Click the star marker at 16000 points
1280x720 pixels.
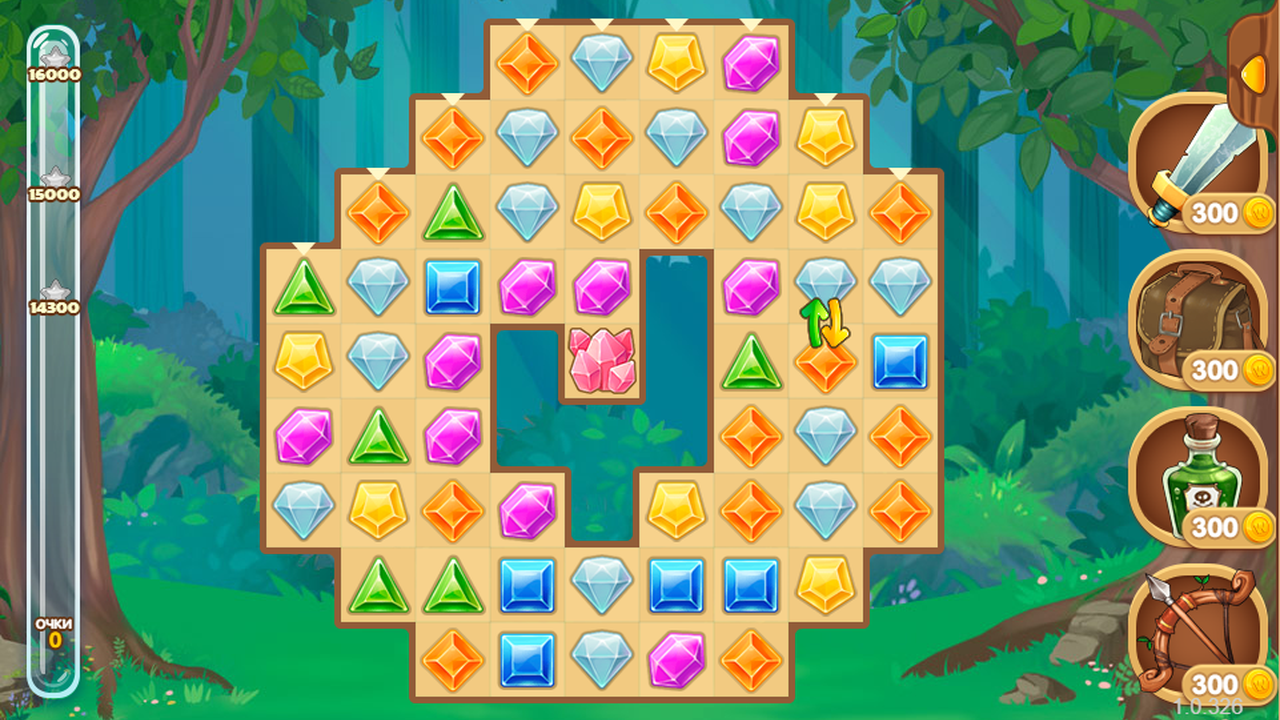click(x=55, y=53)
